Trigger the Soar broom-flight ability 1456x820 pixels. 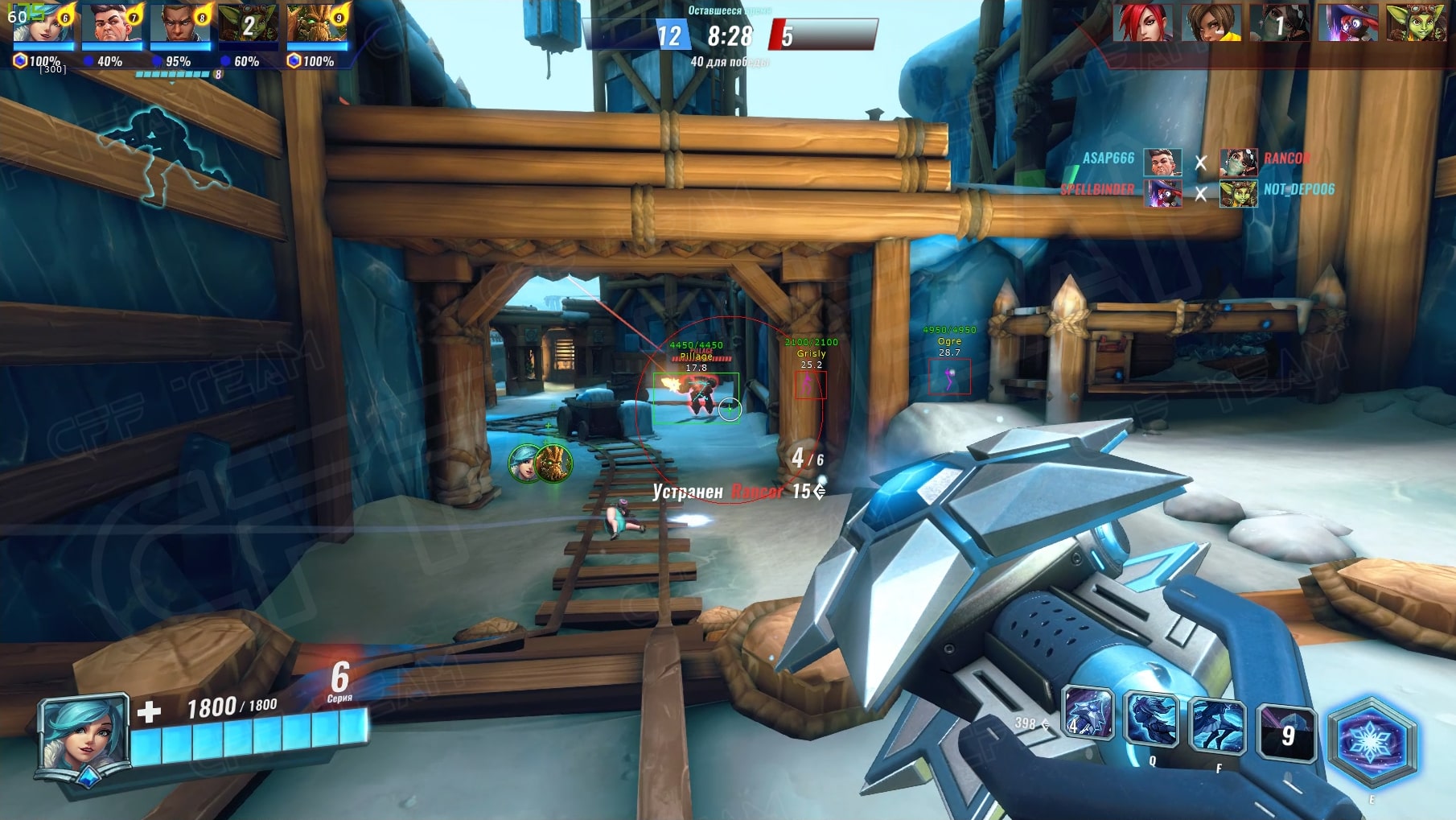point(1216,727)
